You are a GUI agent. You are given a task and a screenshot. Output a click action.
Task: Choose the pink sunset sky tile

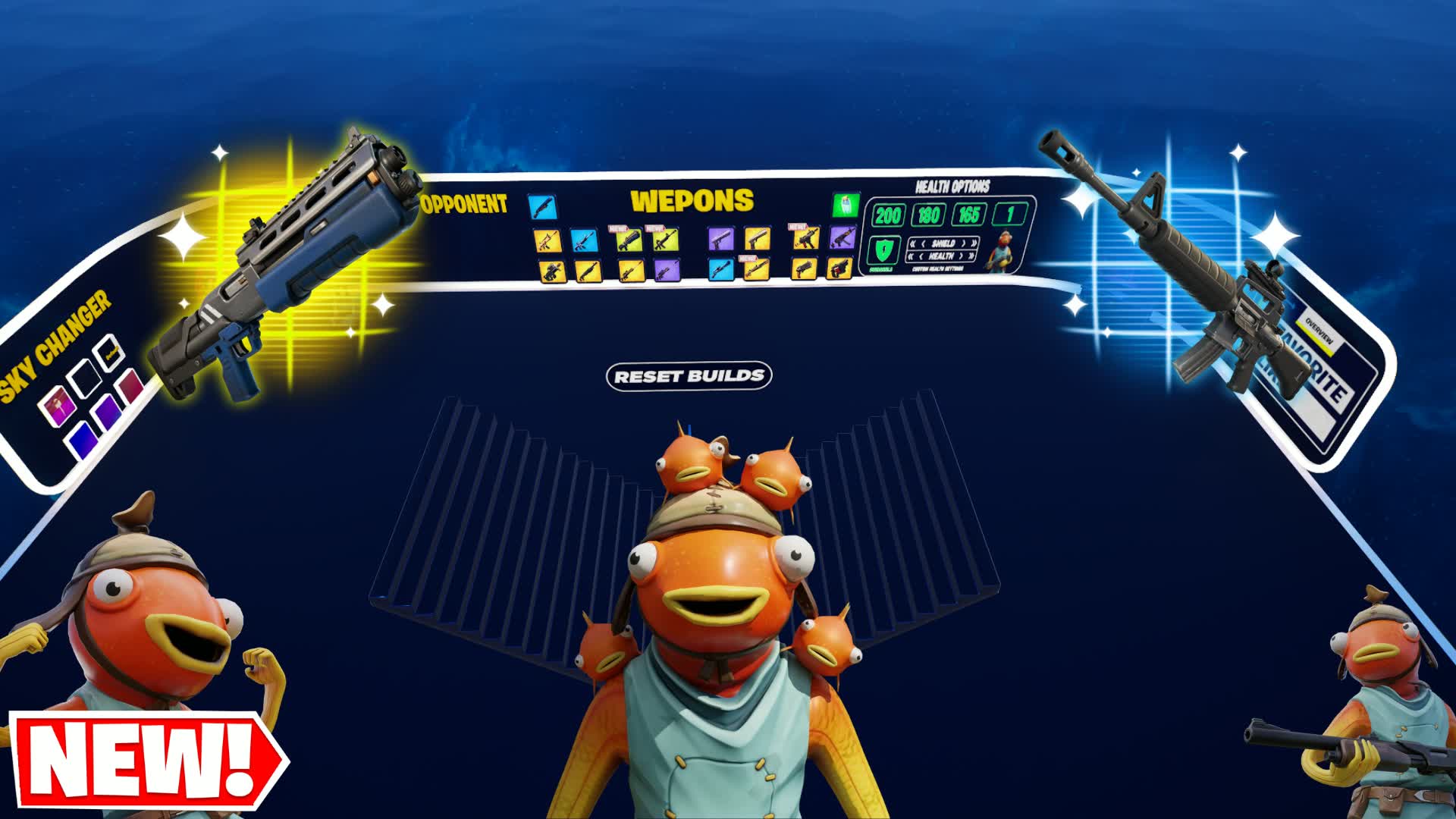click(60, 406)
